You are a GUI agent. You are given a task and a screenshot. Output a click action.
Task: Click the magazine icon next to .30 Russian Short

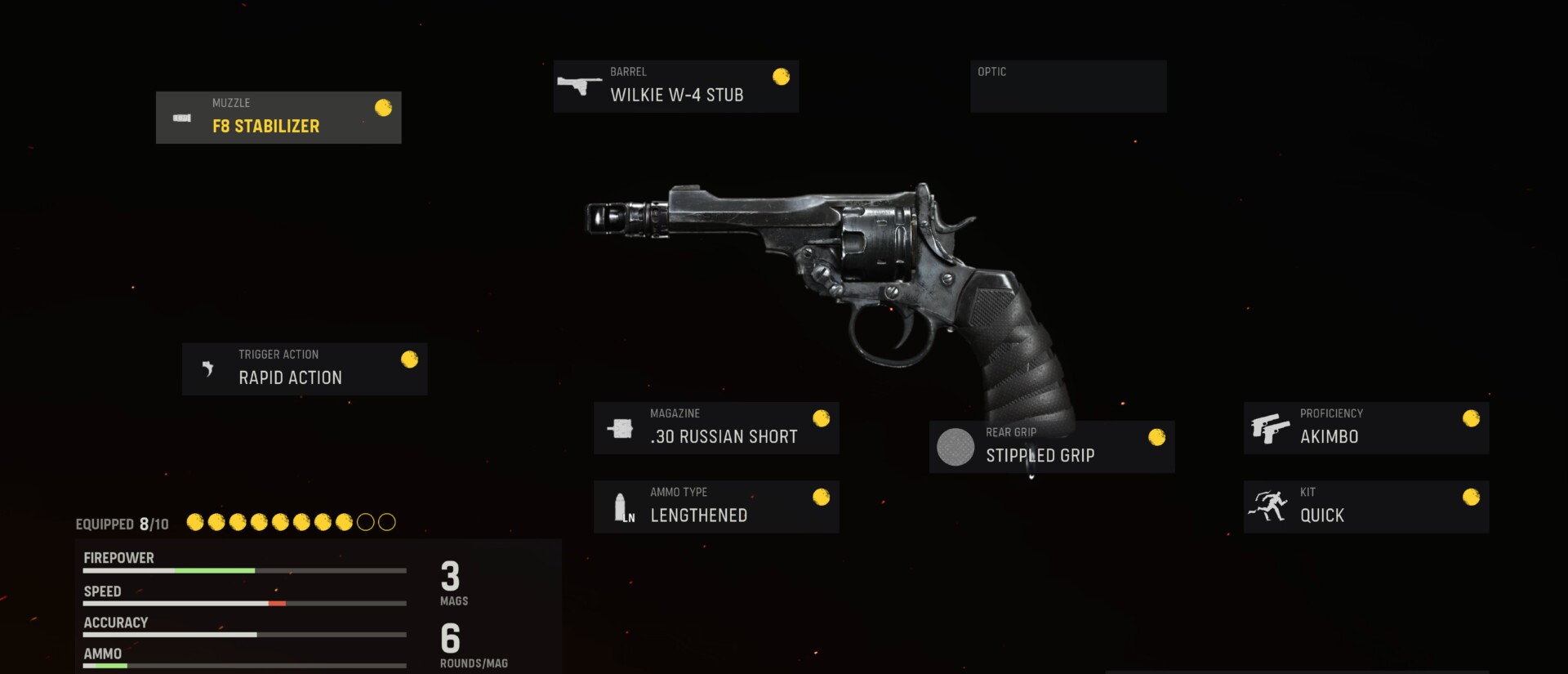[621, 427]
